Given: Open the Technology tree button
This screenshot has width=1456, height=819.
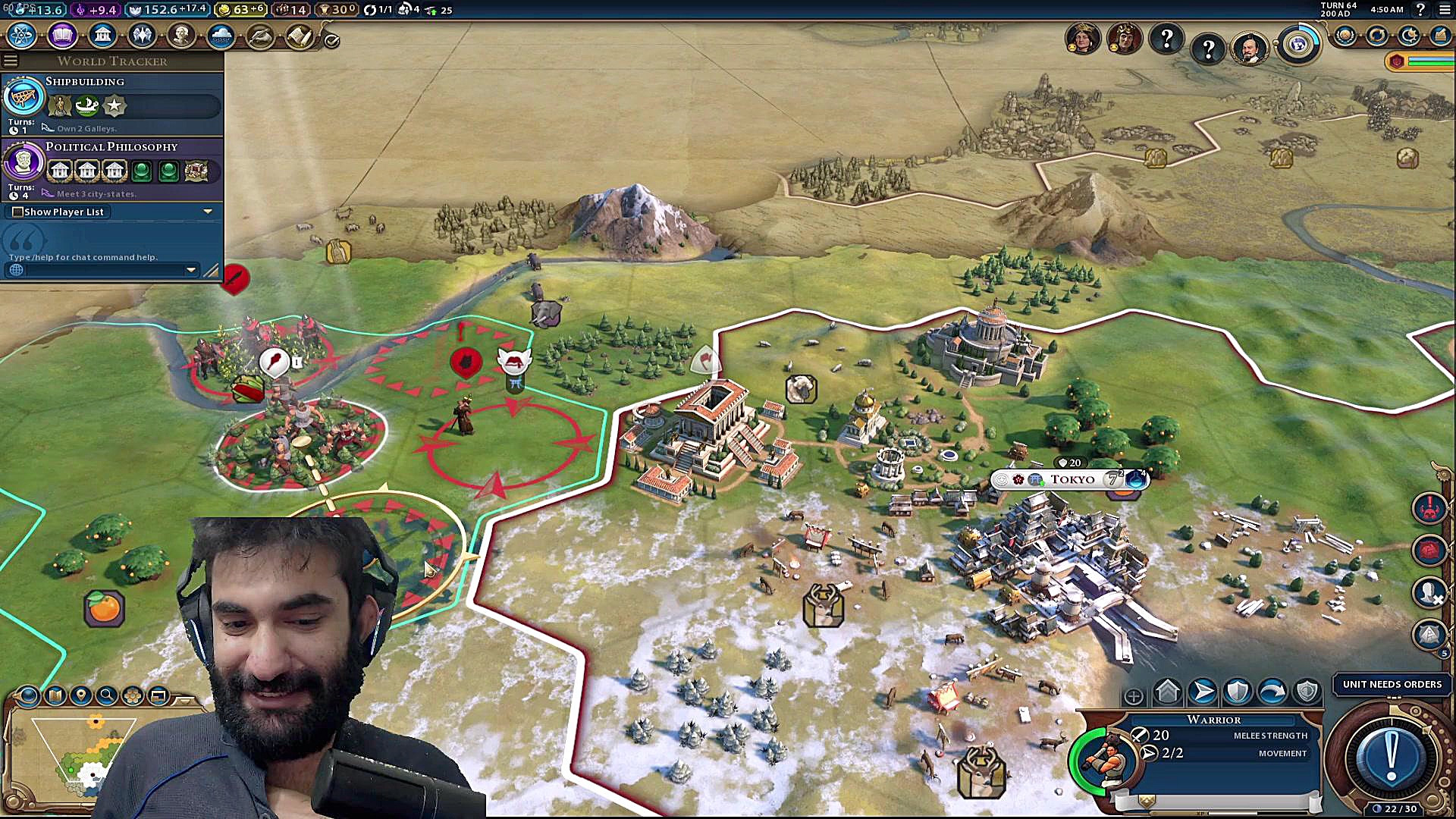Looking at the screenshot, I should coord(21,35).
